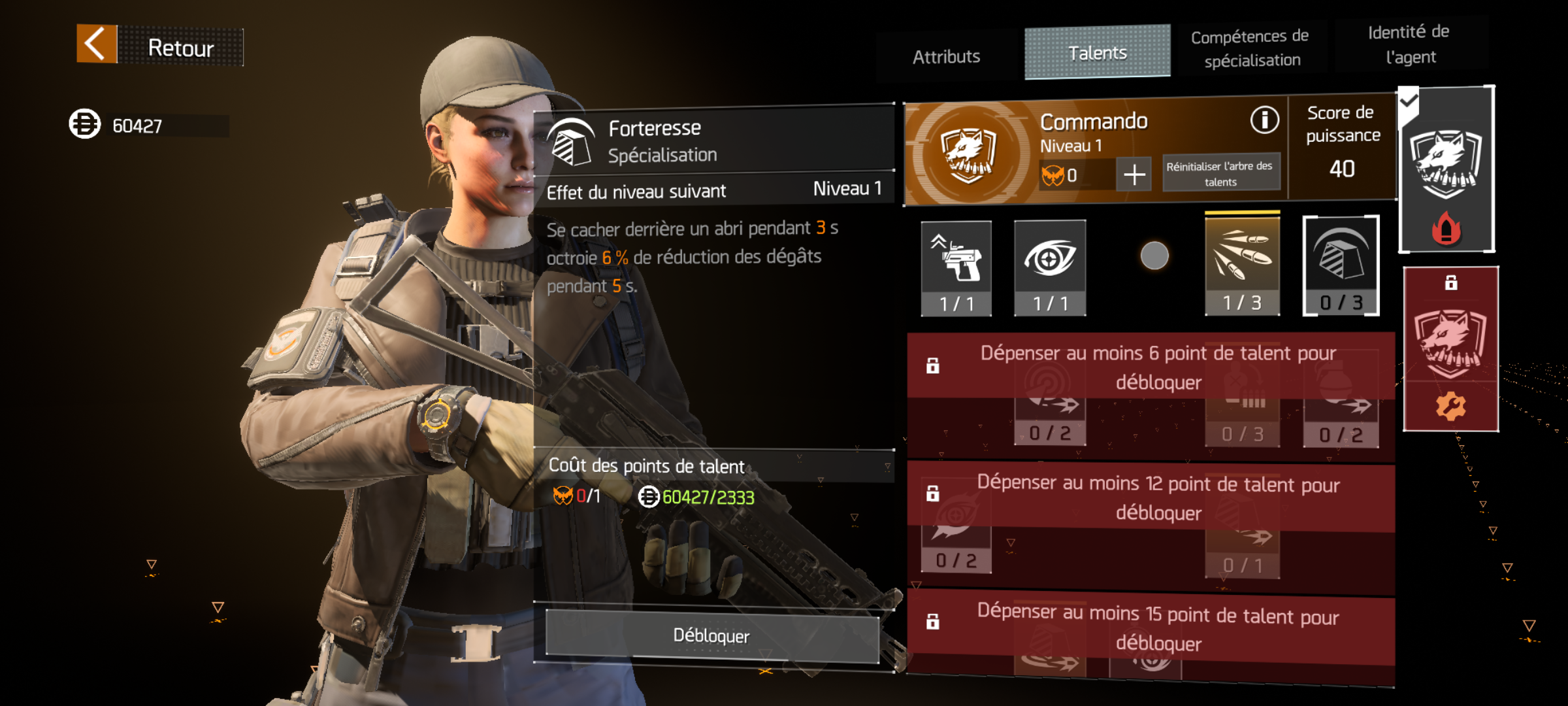Select the Talents tab
The height and width of the screenshot is (706, 1568).
[1097, 53]
